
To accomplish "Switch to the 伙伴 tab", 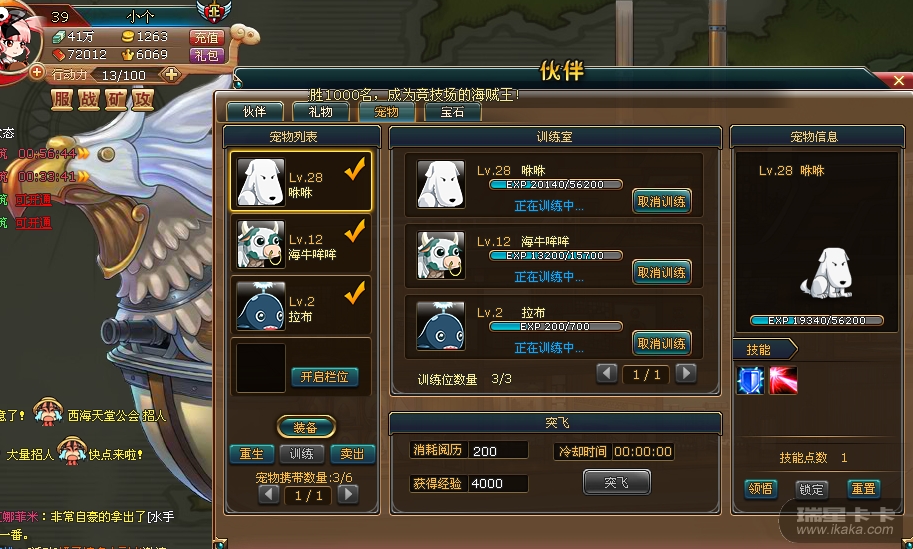I will 254,112.
